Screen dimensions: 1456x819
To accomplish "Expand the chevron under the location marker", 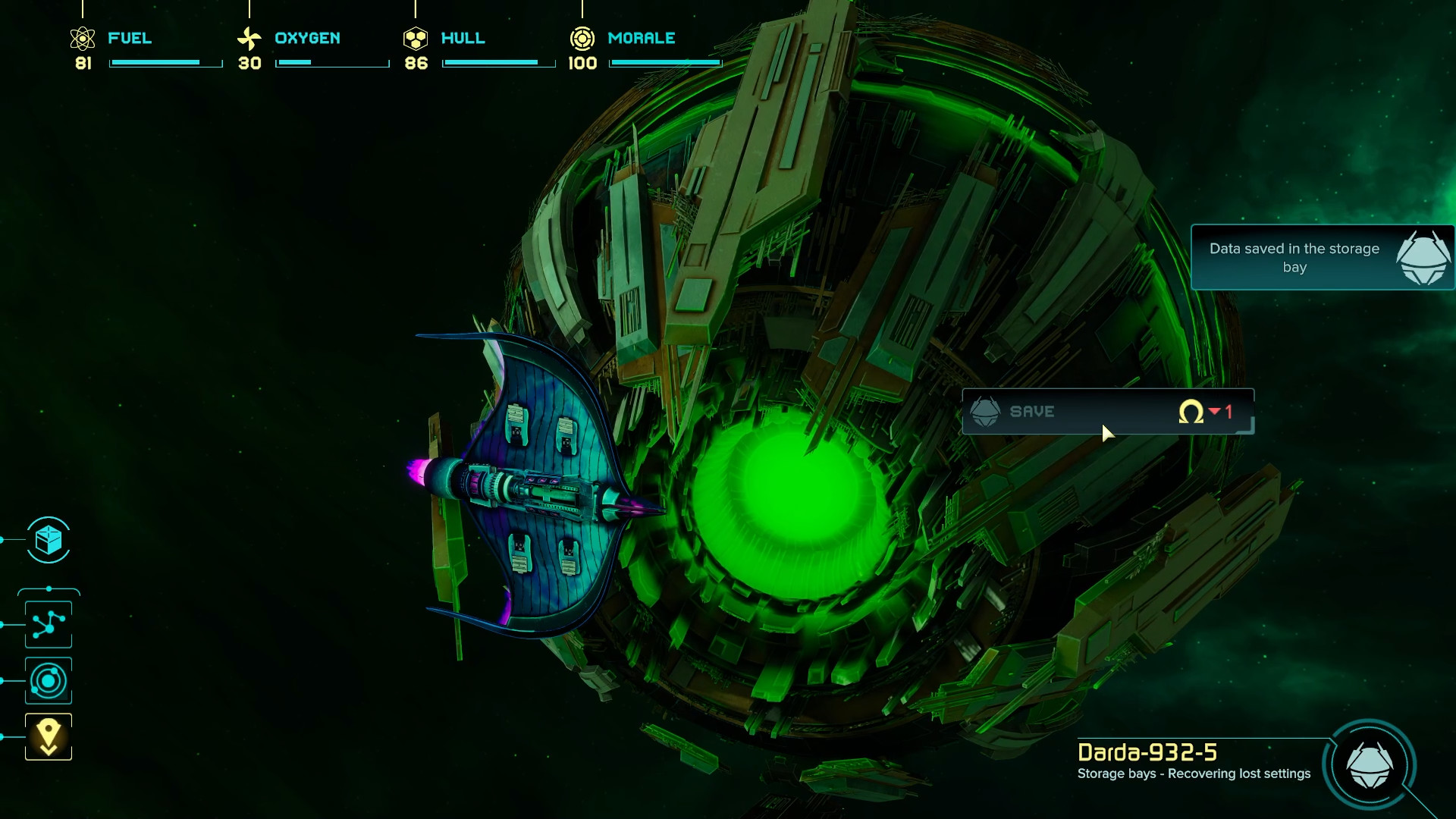I will 48,751.
